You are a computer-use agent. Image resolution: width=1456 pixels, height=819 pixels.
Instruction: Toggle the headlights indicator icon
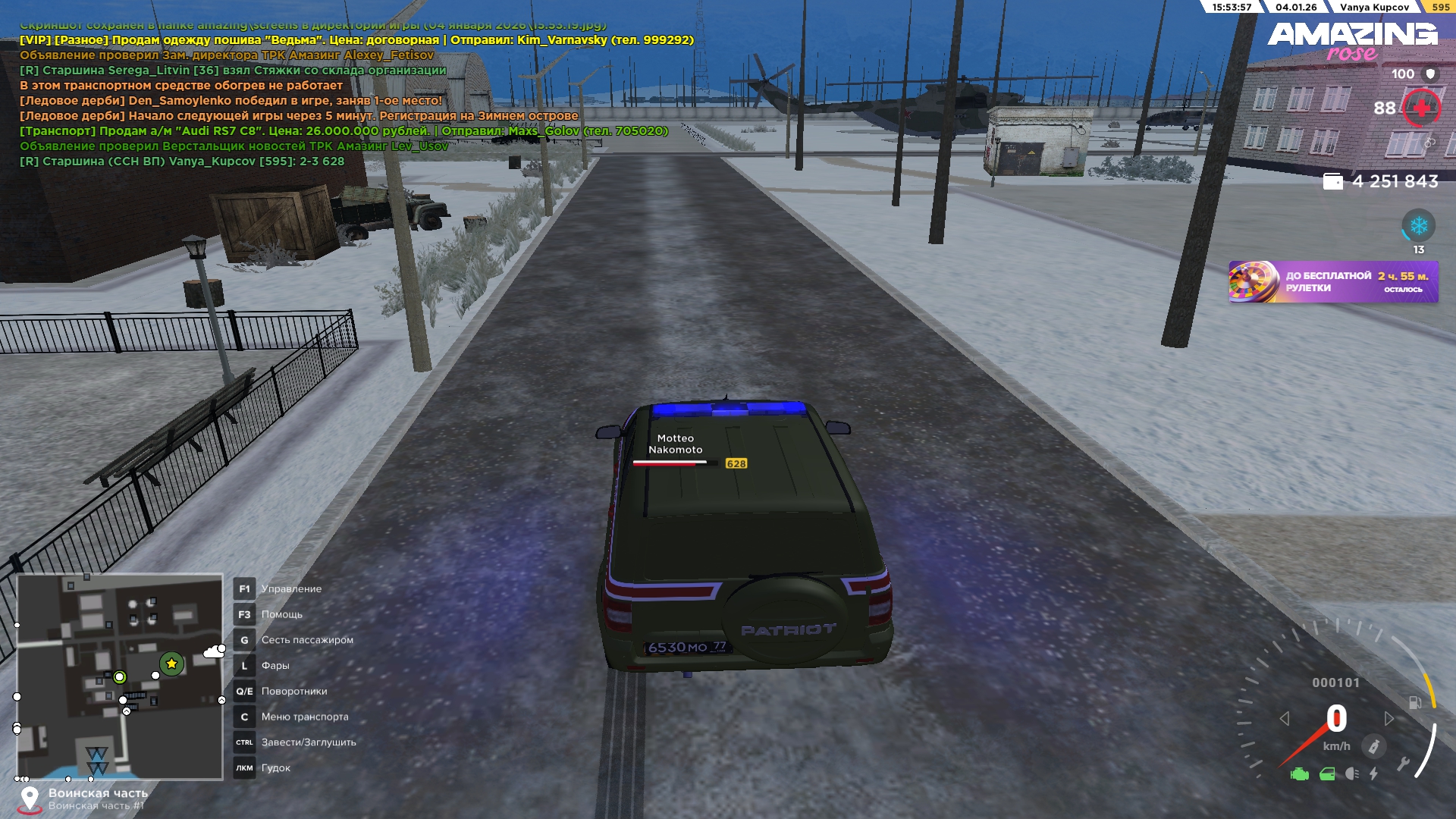(1352, 774)
